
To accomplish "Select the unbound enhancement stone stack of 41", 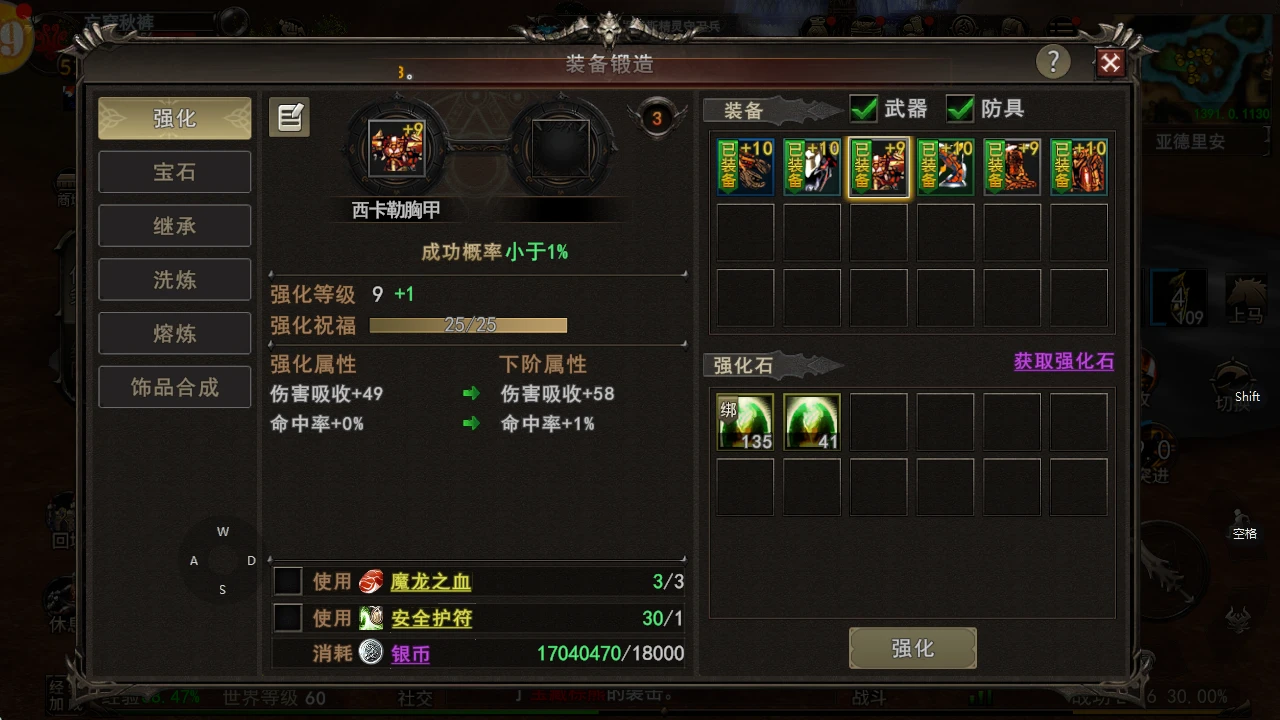I will coord(811,422).
